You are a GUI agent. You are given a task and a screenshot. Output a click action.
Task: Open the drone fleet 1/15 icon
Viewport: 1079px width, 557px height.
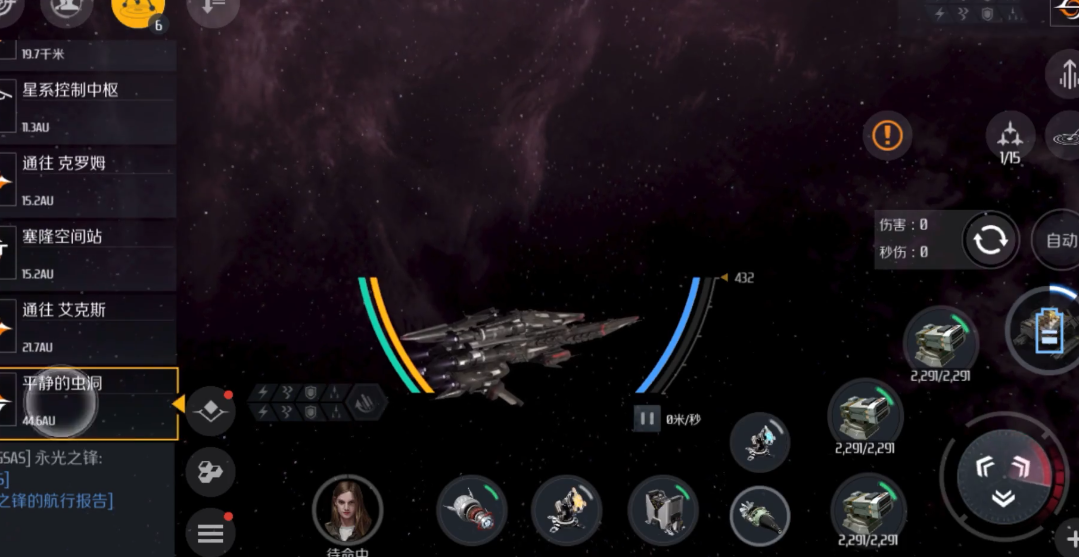(x=1010, y=138)
